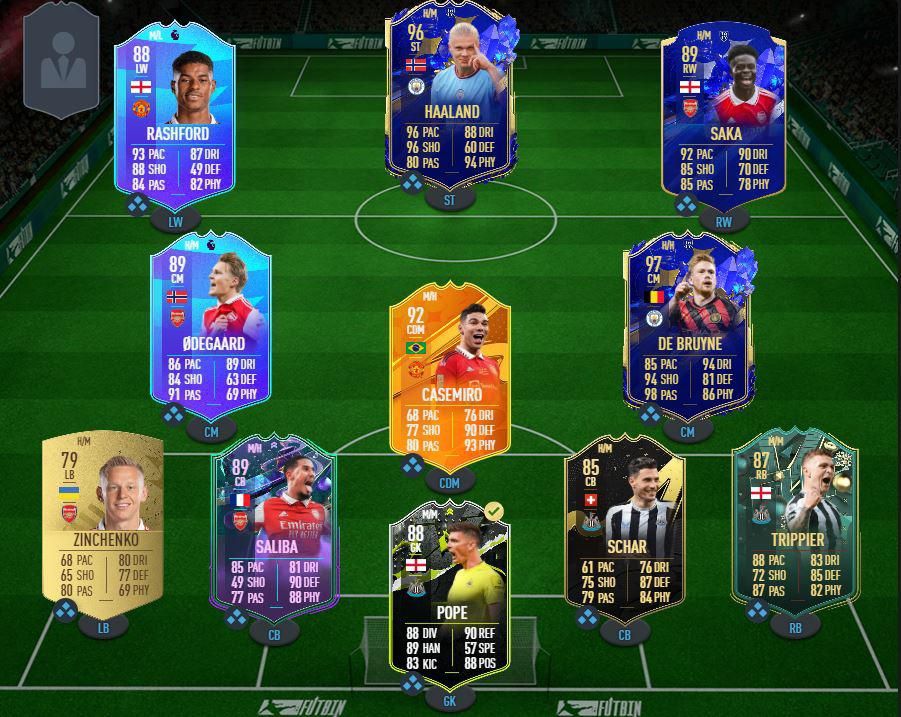
Task: Click the chemistry style icon under Rashford
Action: [138, 205]
